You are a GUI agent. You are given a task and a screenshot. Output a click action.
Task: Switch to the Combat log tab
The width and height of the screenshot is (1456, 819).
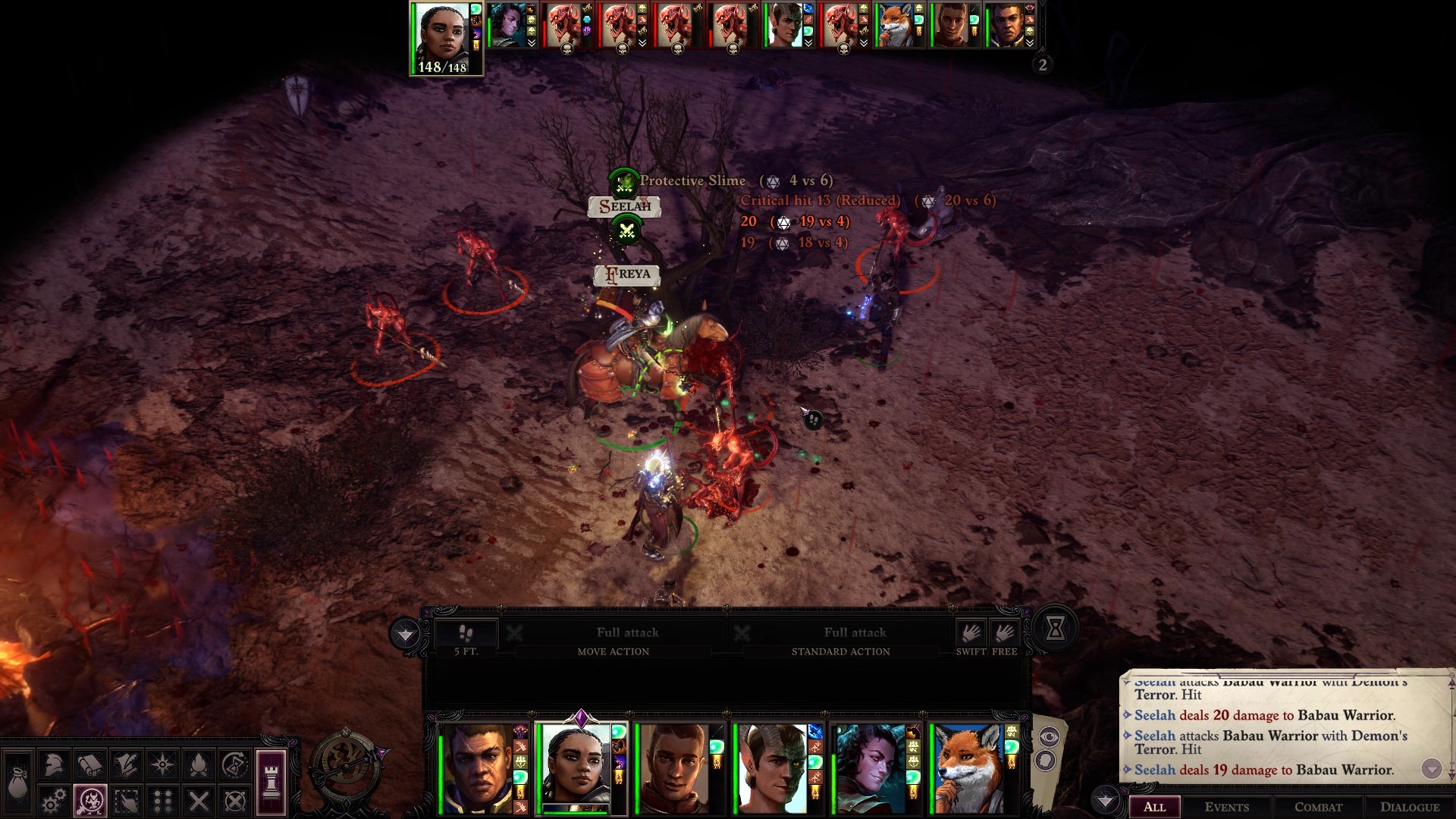pyautogui.click(x=1319, y=807)
